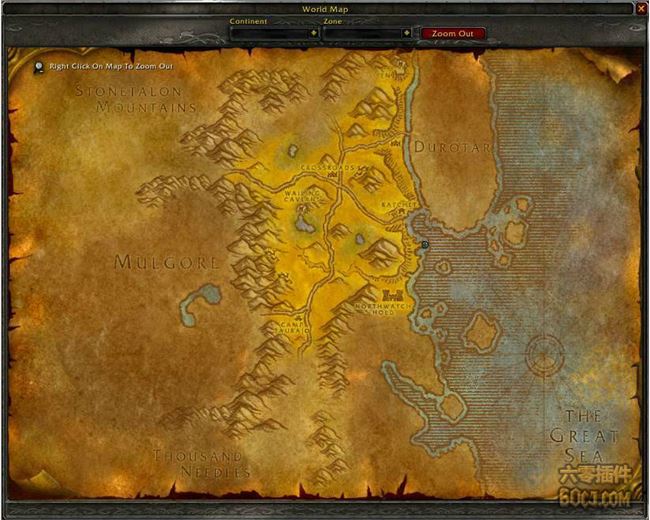Close the World Map window
This screenshot has height=520, width=650.
(641, 8)
